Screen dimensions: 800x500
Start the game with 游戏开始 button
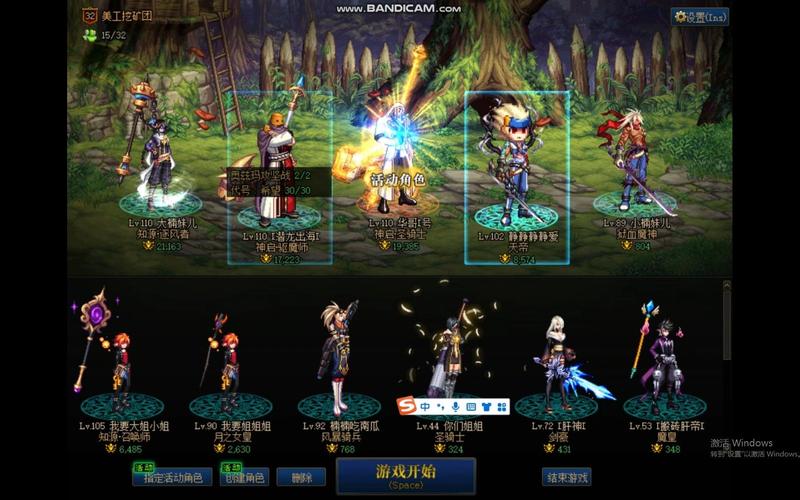pyautogui.click(x=405, y=475)
